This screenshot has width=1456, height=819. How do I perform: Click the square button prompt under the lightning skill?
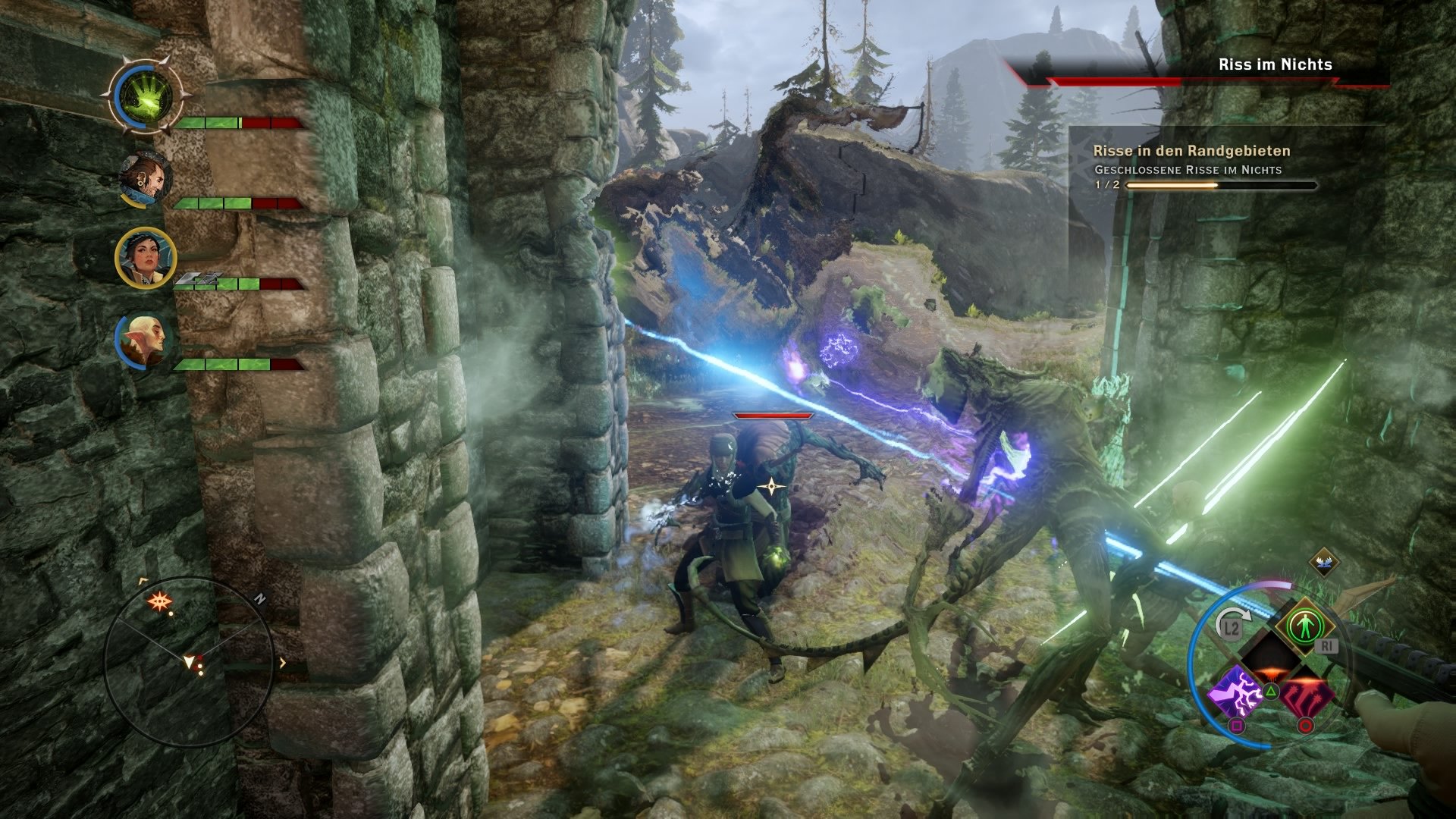point(1237,726)
